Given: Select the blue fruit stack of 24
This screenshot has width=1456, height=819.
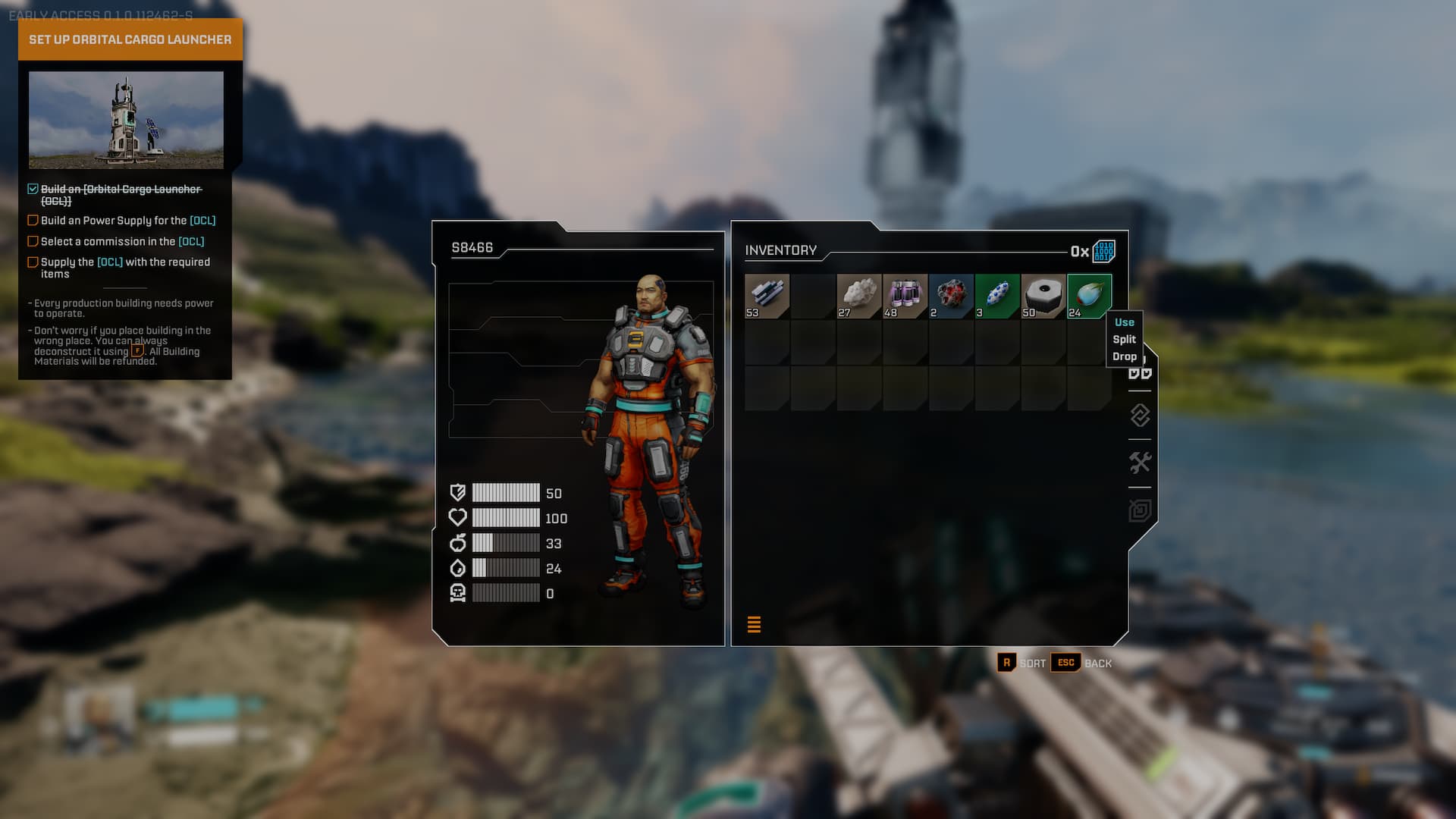Looking at the screenshot, I should (1089, 296).
